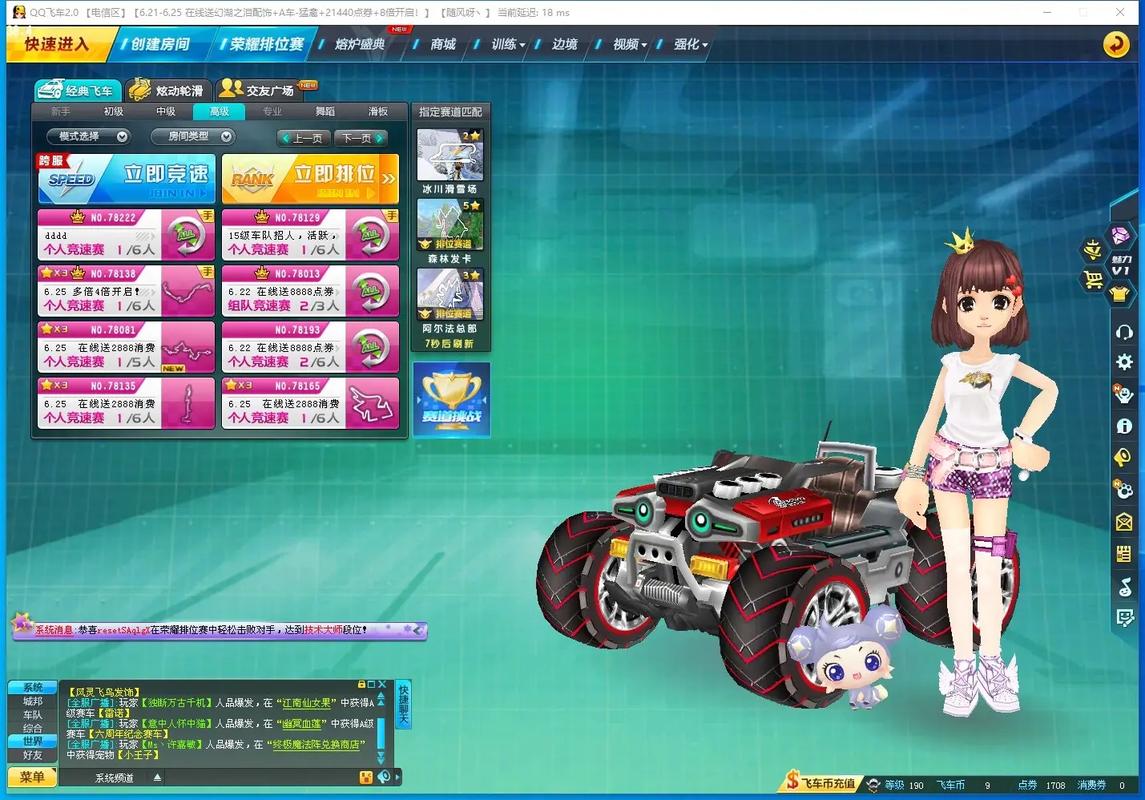This screenshot has height=800, width=1145.
Task: Open 房间类型 room type dropdown
Action: click(x=193, y=137)
